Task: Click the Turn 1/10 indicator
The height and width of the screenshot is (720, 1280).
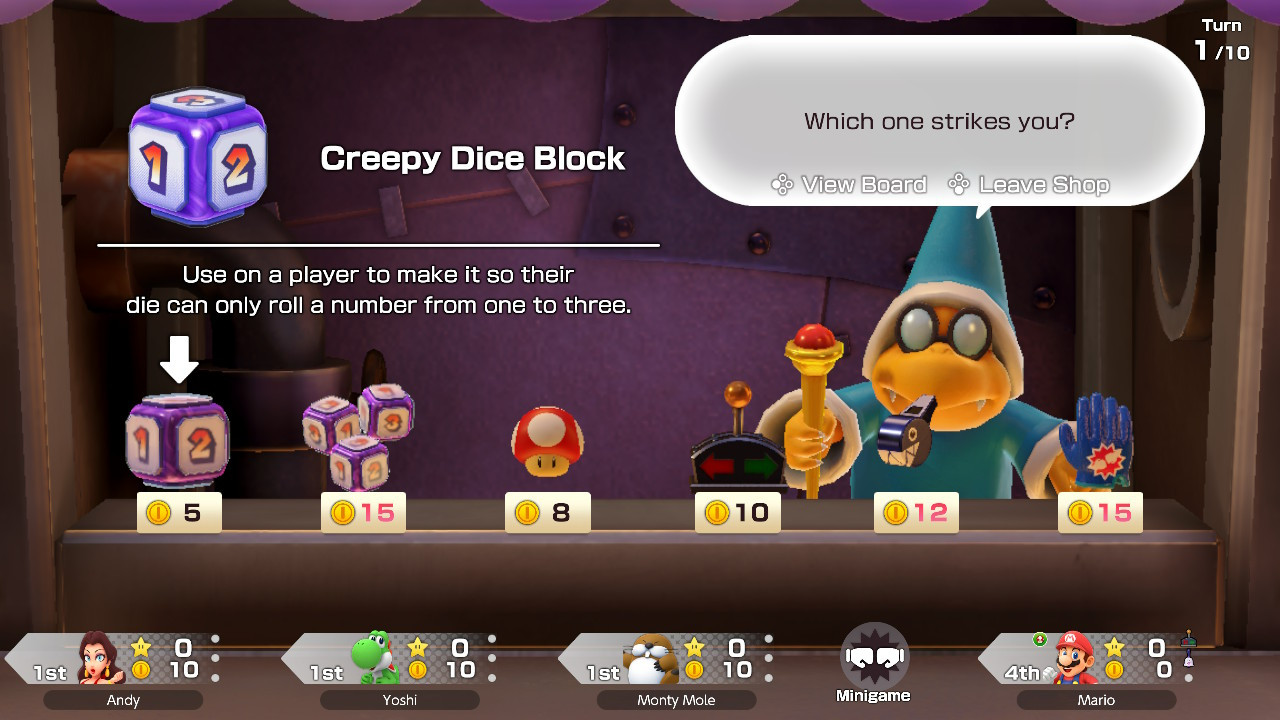Action: pos(1221,40)
